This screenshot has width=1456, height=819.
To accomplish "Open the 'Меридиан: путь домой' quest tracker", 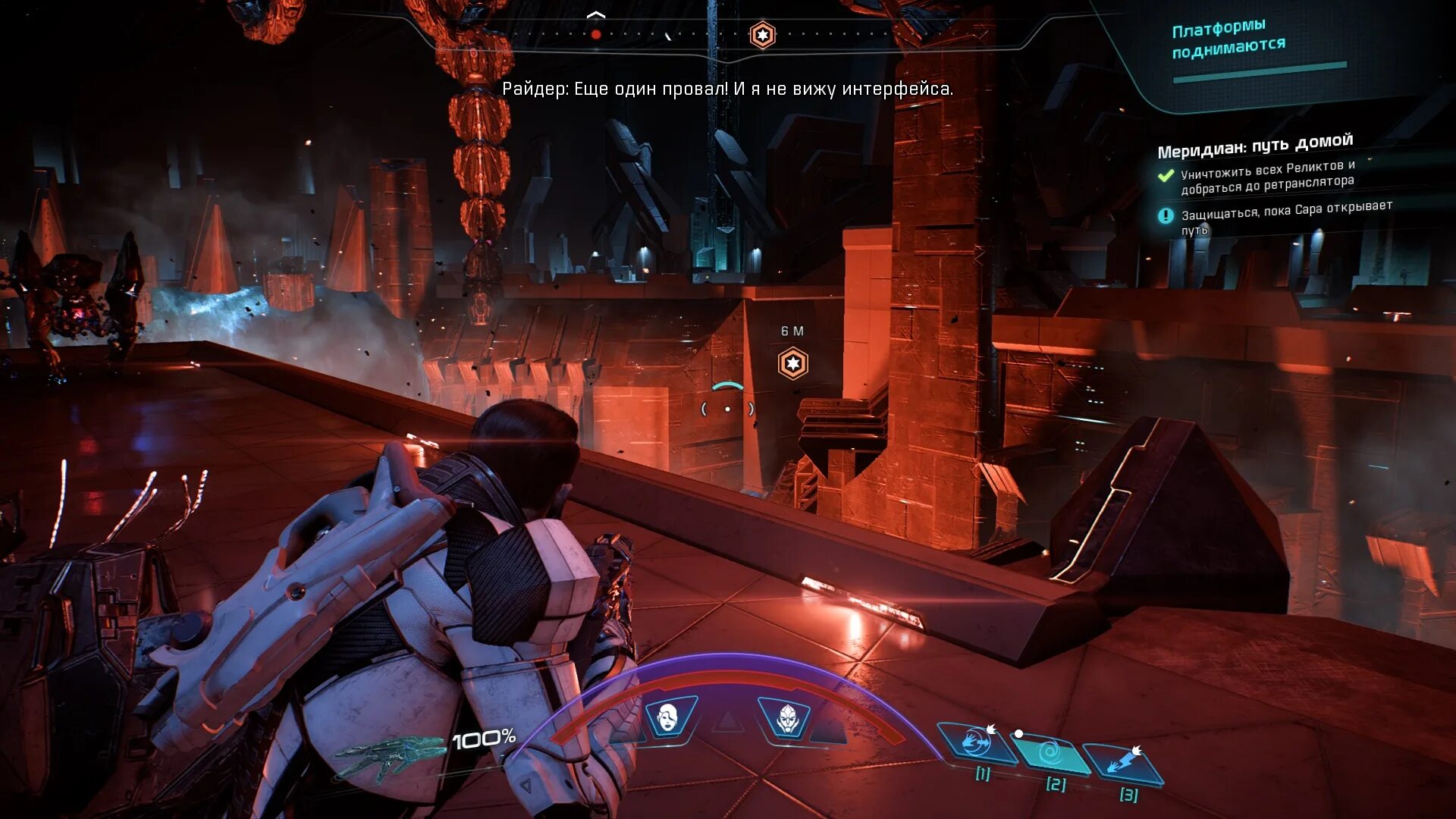I will tap(1255, 145).
